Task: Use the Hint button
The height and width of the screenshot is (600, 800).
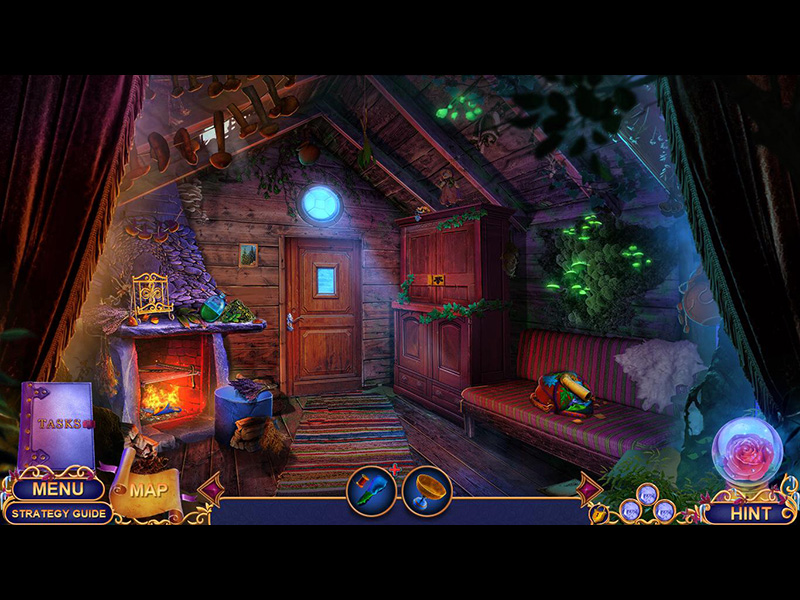Action: coord(750,513)
